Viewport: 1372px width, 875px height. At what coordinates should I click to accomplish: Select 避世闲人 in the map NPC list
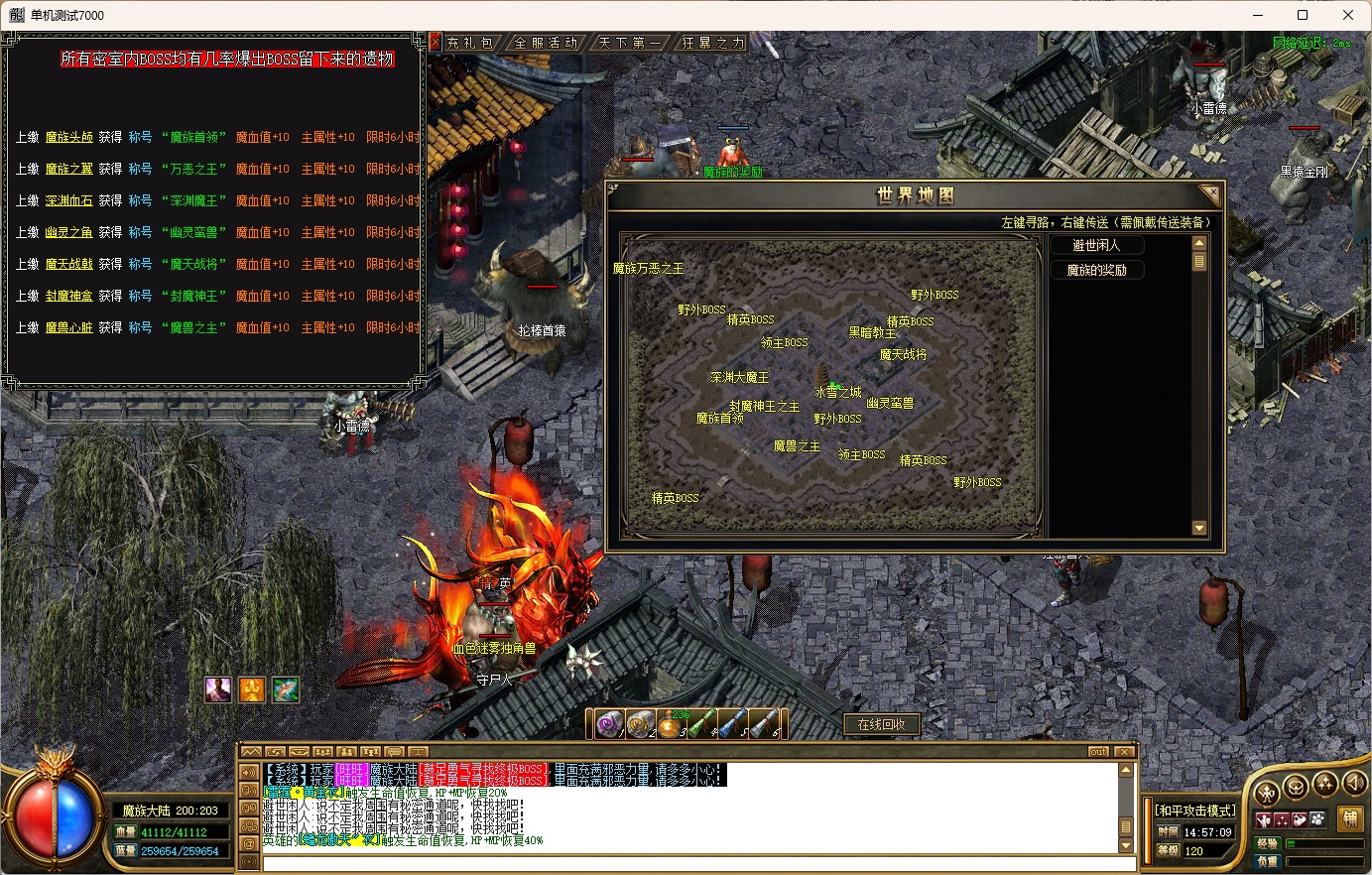(1096, 245)
